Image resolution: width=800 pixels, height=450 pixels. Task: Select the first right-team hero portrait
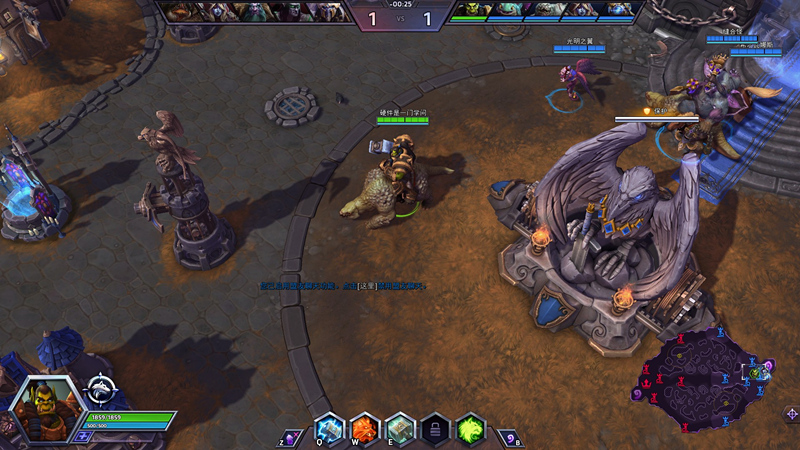pyautogui.click(x=466, y=11)
